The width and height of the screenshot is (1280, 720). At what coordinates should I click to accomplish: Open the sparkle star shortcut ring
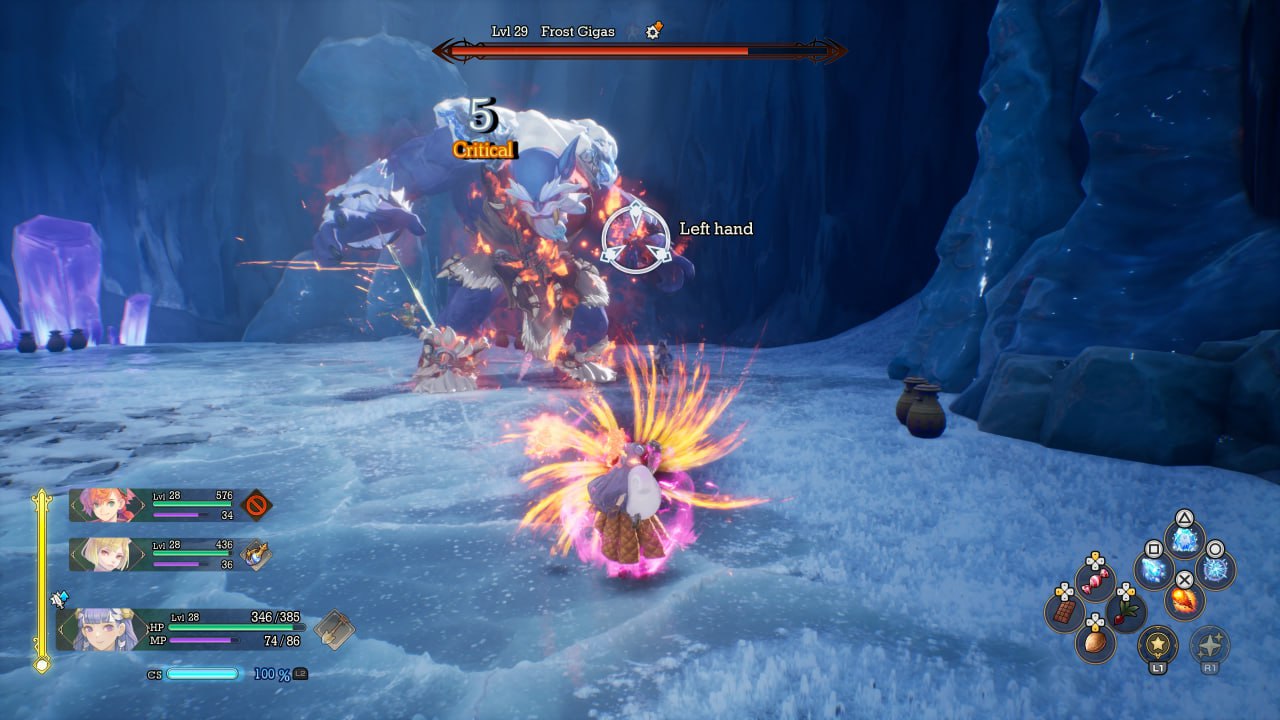1210,645
